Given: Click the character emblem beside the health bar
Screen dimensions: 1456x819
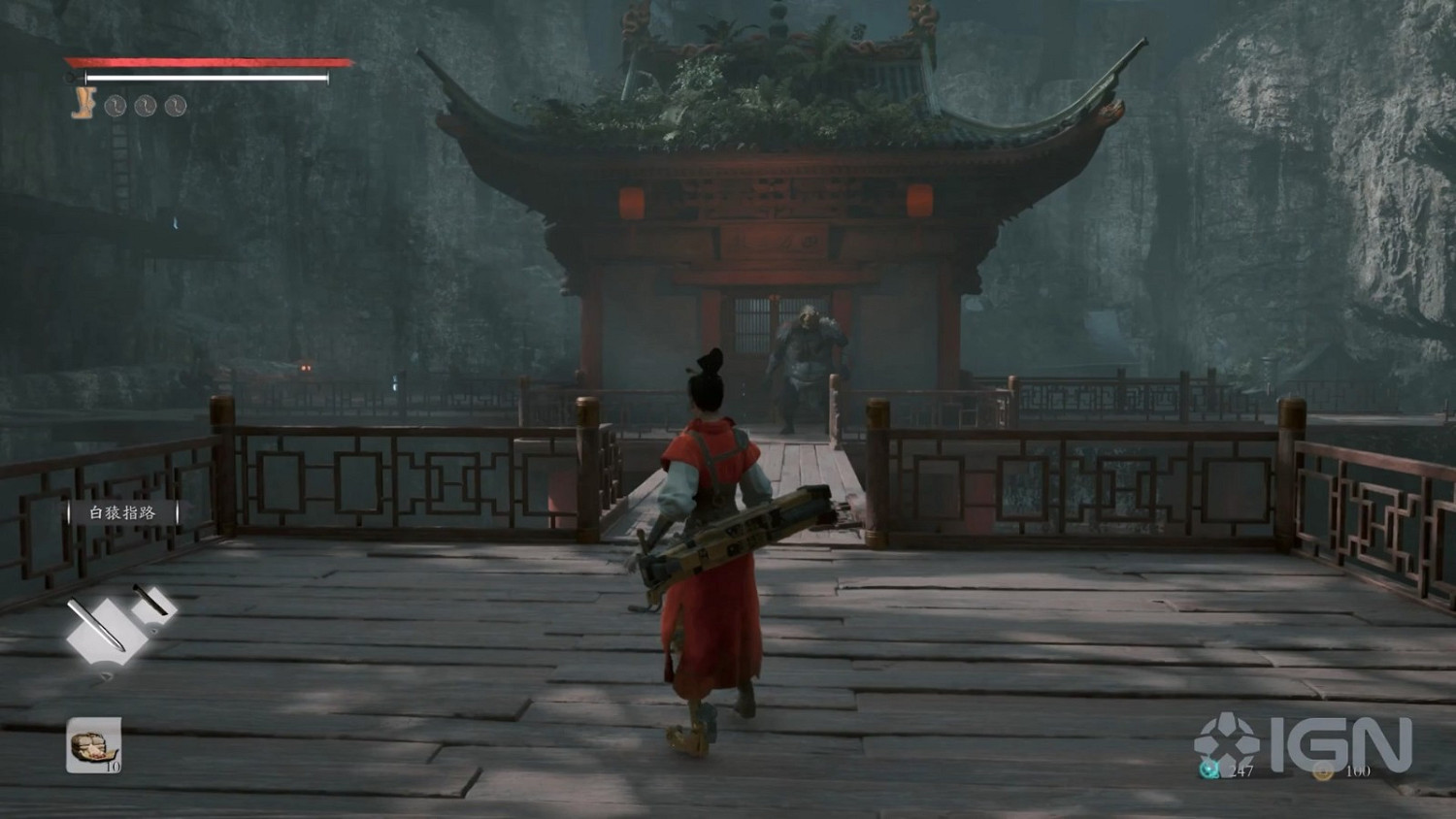Looking at the screenshot, I should click(83, 102).
